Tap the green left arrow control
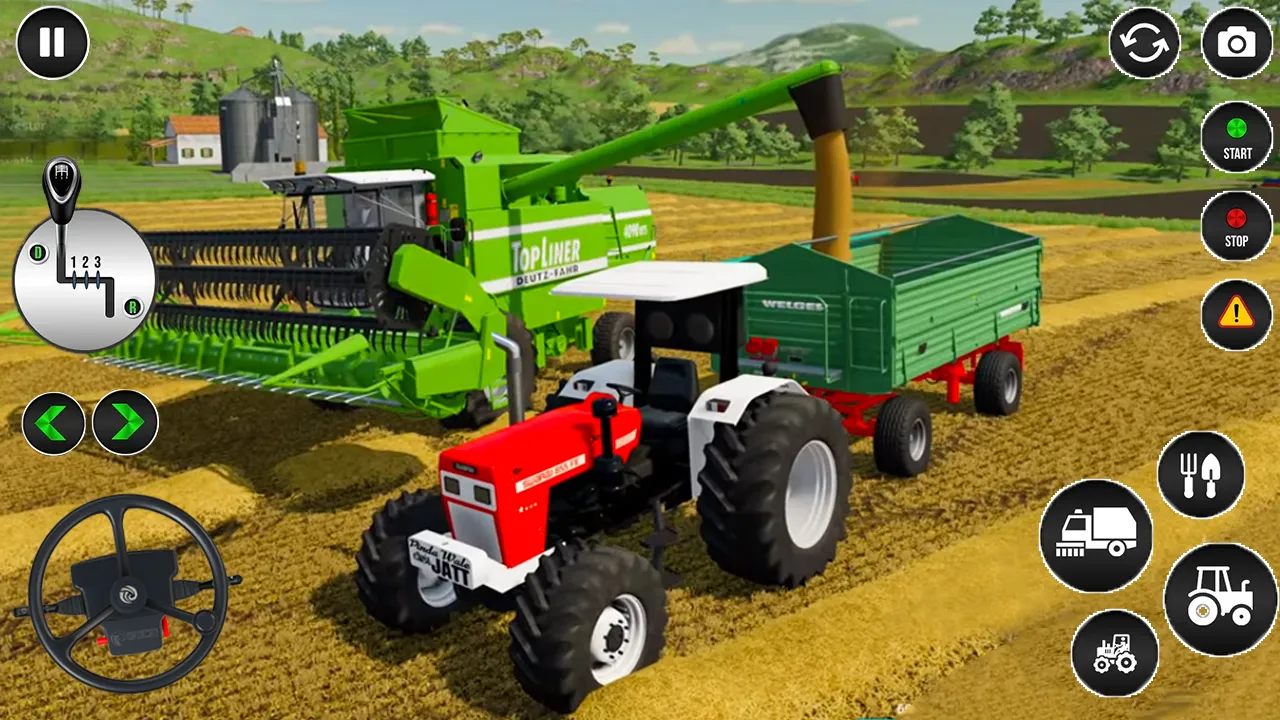 tap(55, 423)
